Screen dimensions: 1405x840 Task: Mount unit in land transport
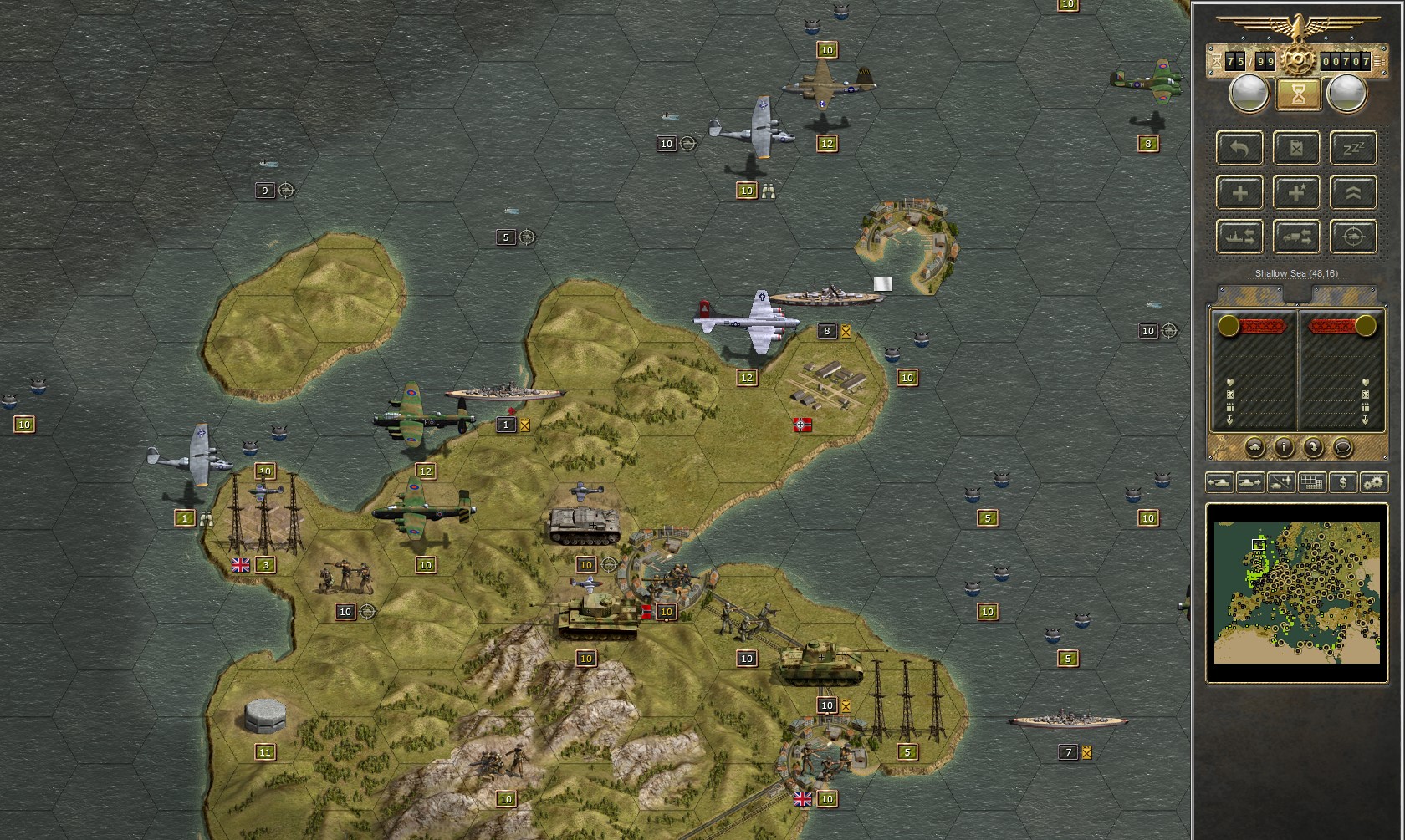pyautogui.click(x=1296, y=237)
